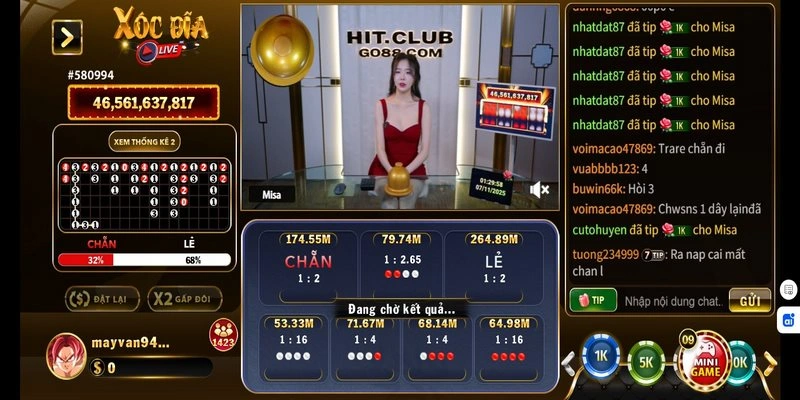
Task: Double the bet with X2 Gấp Đôi
Action: [184, 298]
